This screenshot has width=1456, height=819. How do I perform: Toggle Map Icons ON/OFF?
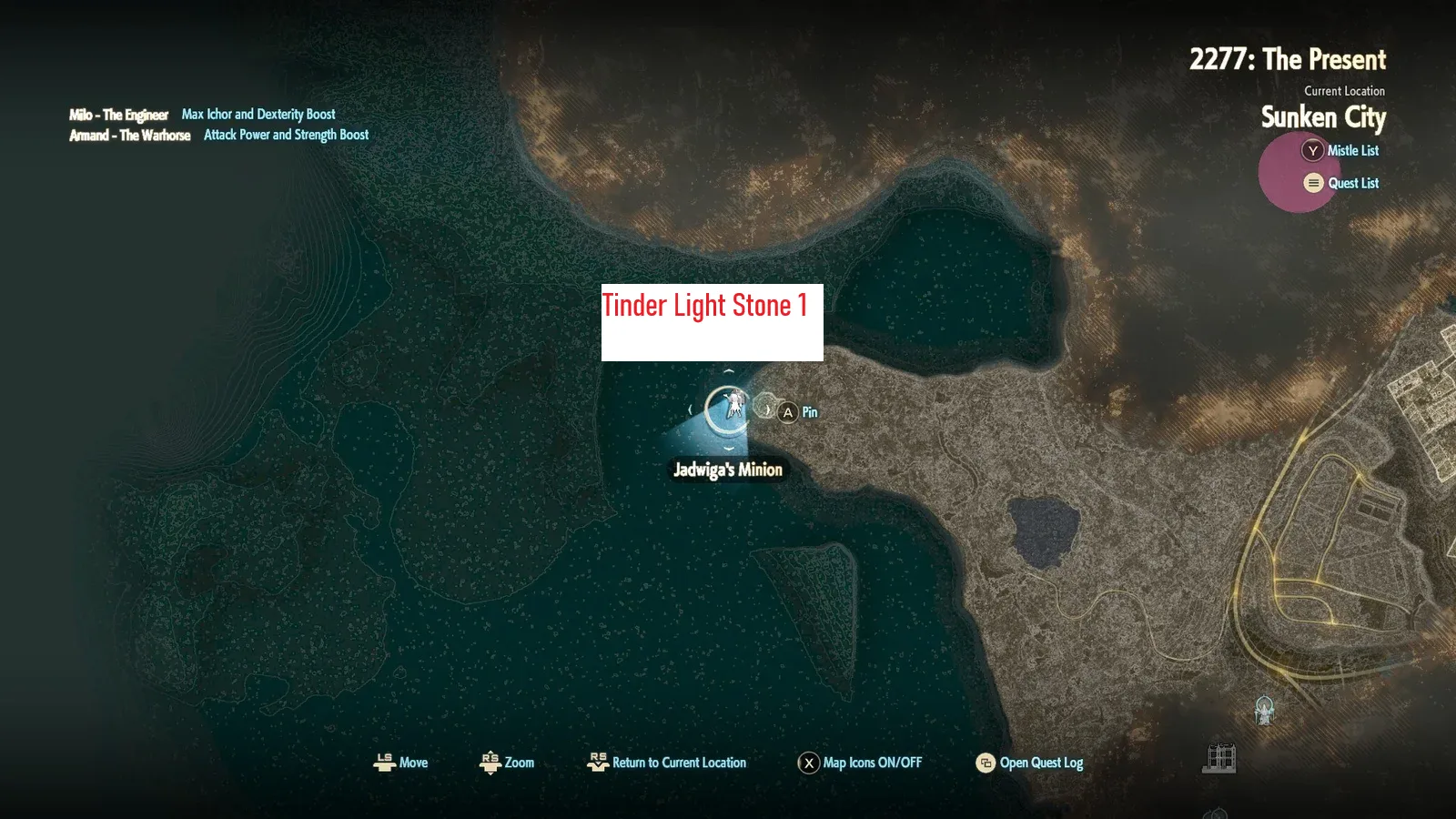click(x=859, y=763)
